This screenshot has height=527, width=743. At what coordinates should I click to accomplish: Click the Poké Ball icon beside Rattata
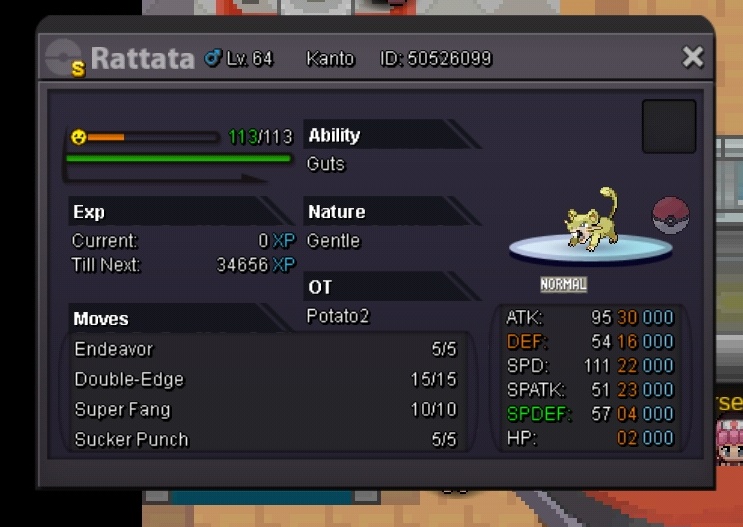pos(670,215)
